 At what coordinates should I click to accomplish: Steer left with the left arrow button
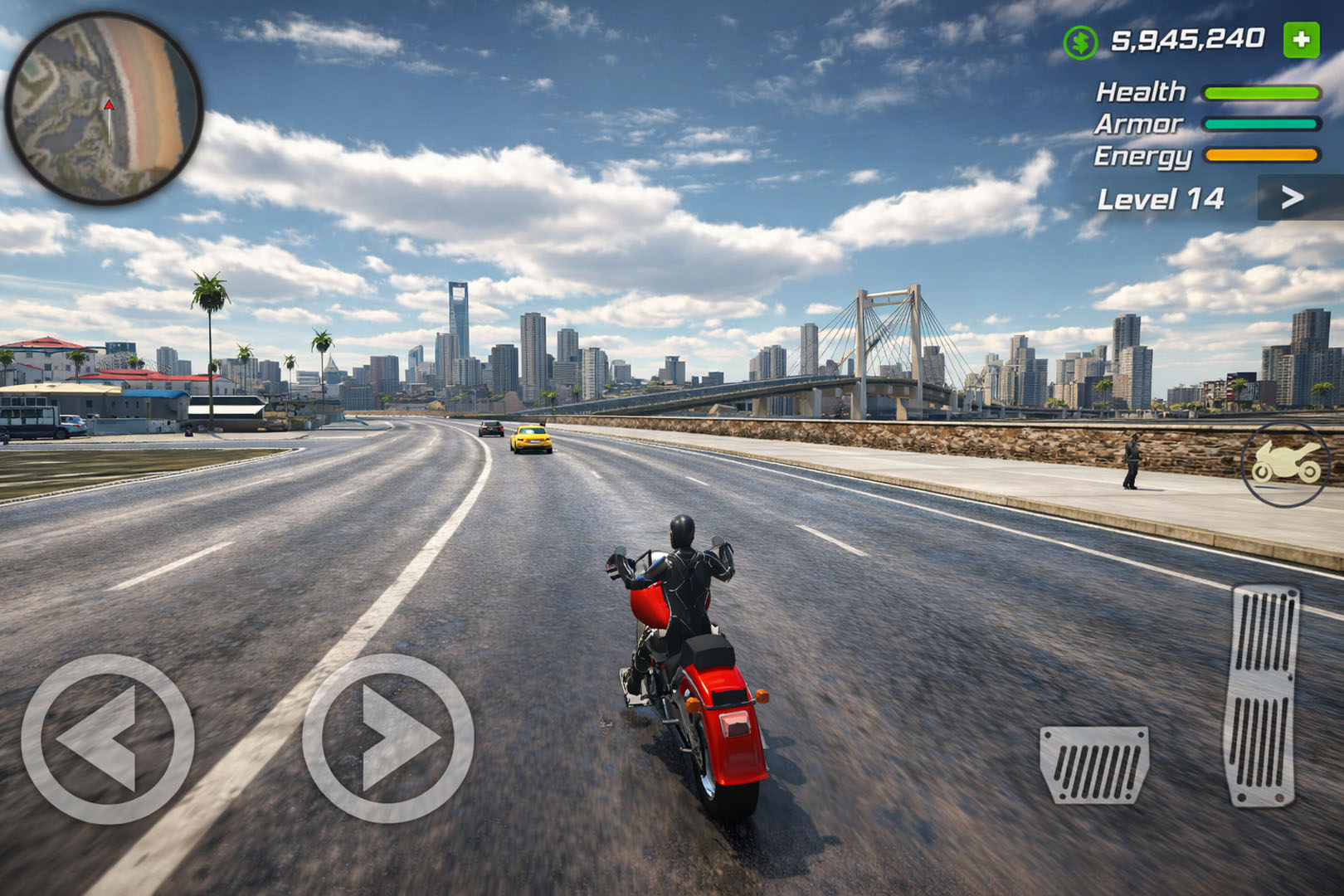108,738
